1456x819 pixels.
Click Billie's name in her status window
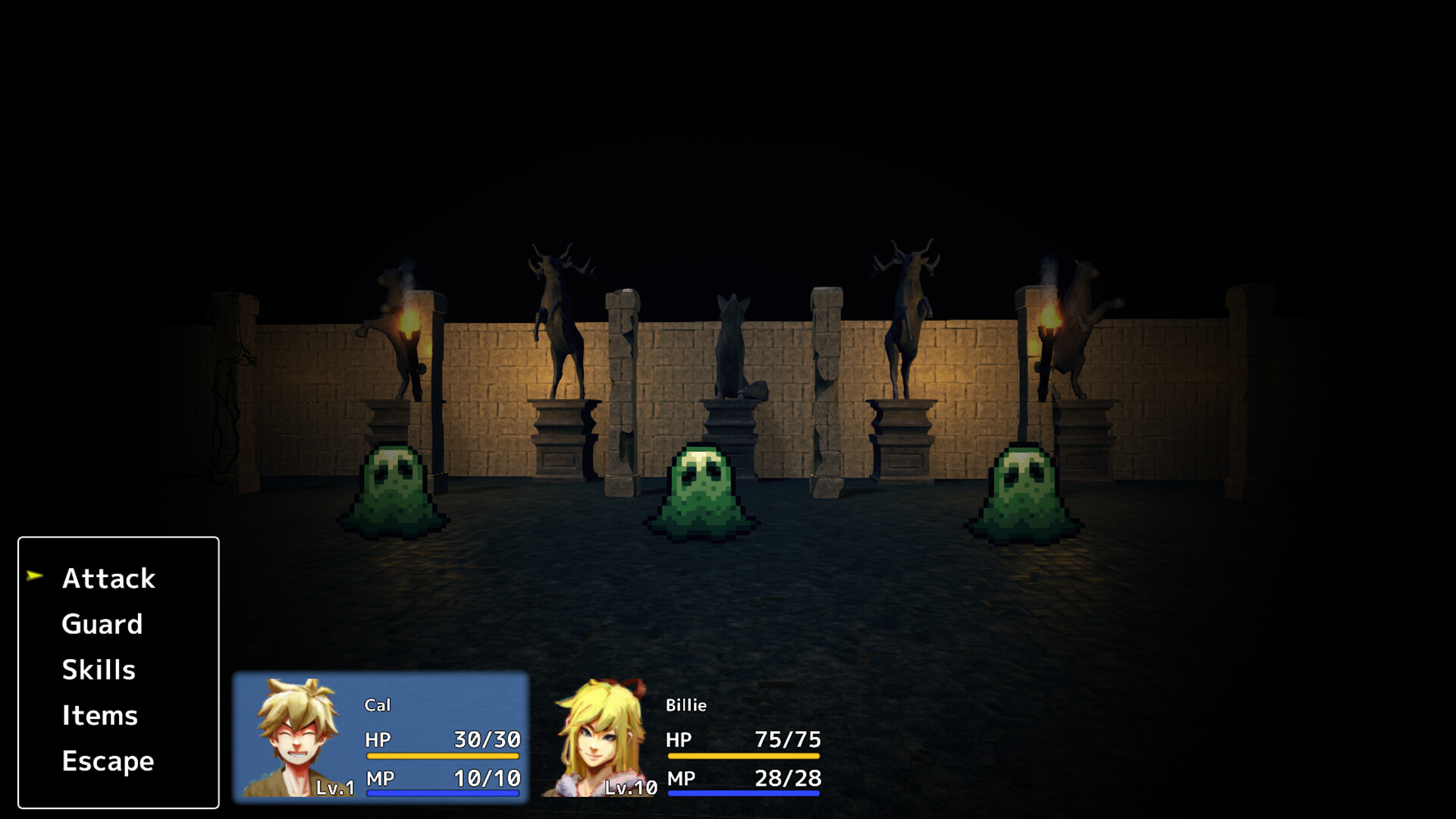(x=686, y=705)
